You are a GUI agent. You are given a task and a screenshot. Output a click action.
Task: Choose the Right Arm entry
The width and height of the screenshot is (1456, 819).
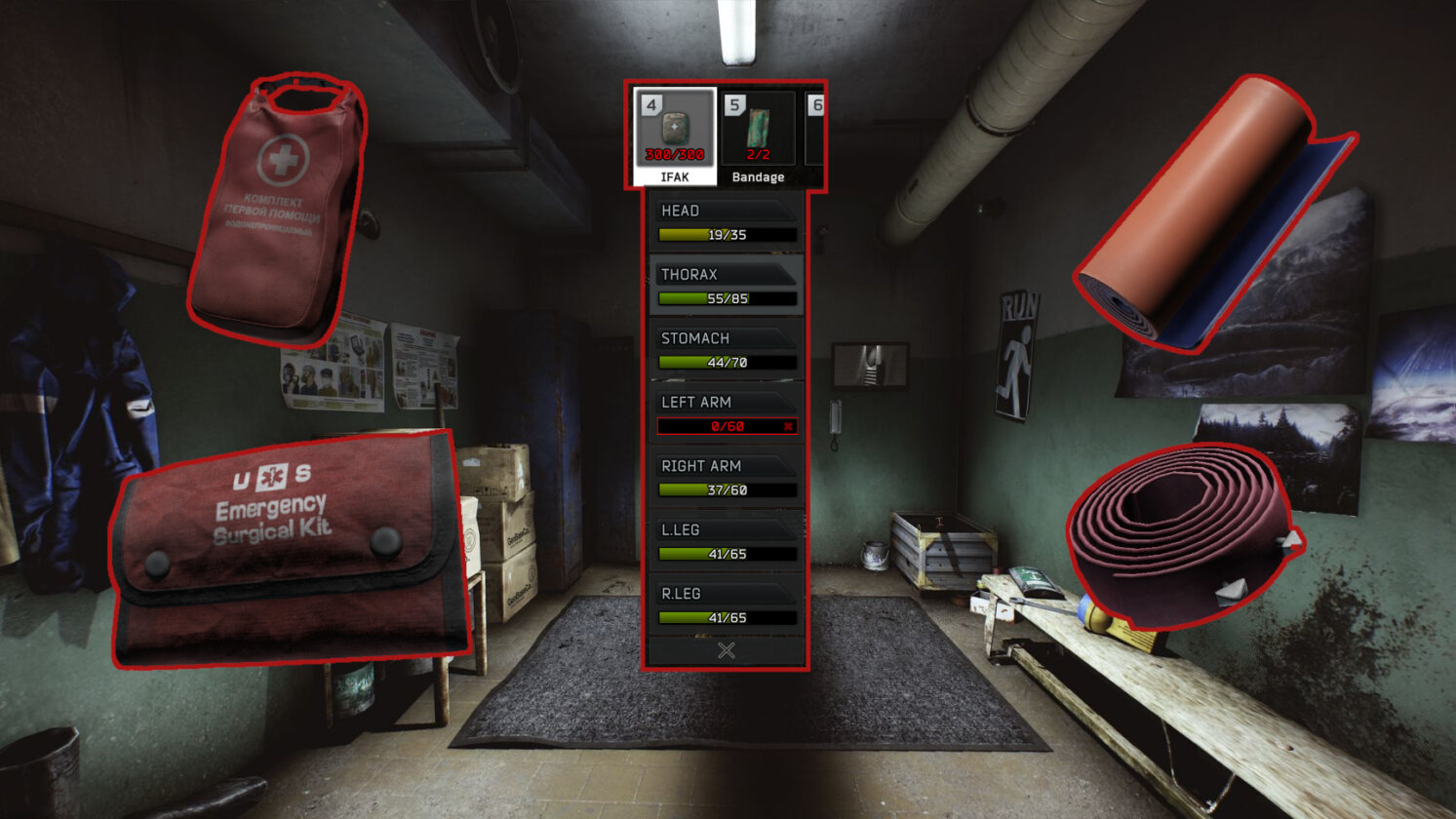click(727, 477)
